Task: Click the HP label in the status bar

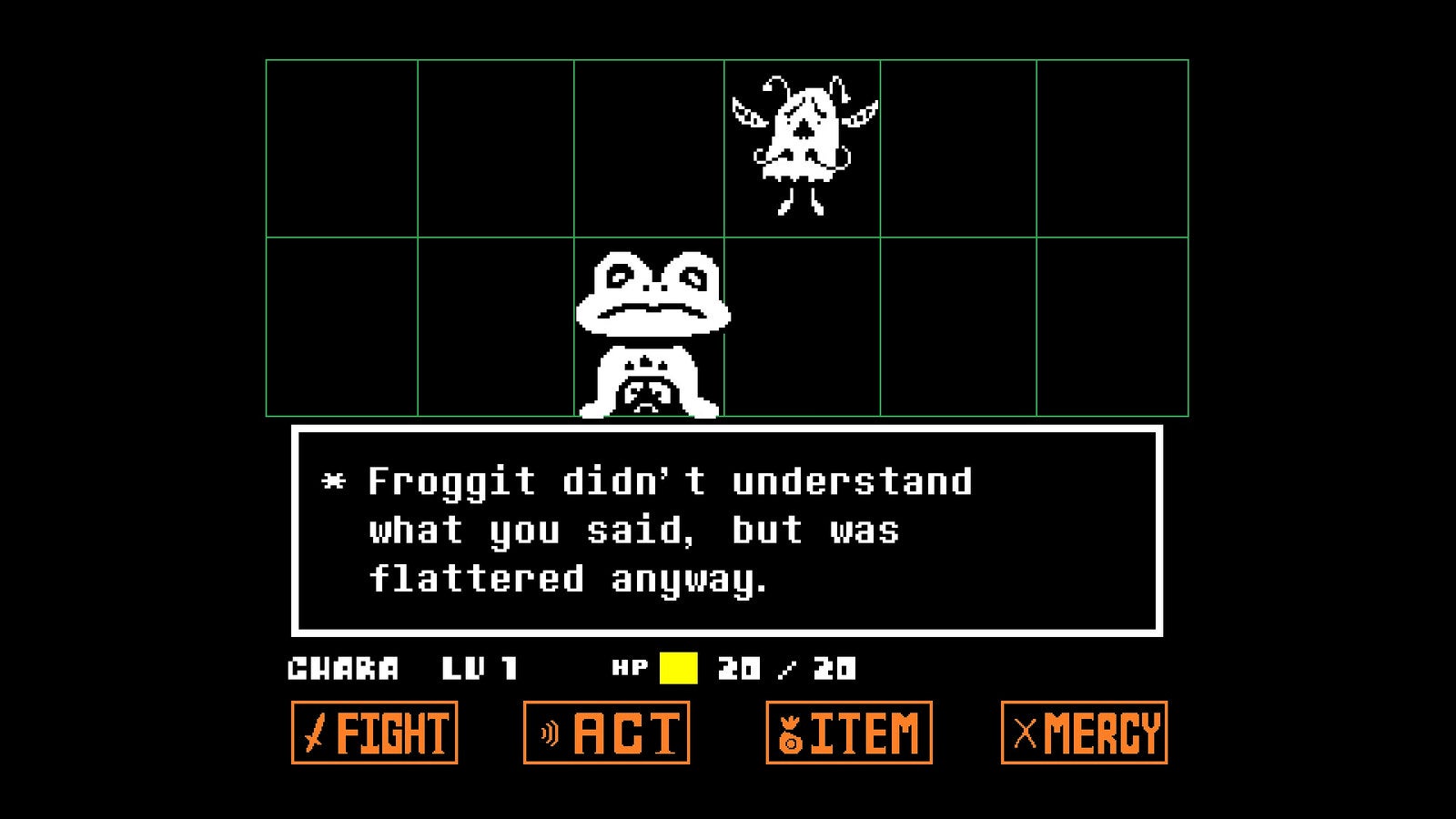Action: coord(632,667)
